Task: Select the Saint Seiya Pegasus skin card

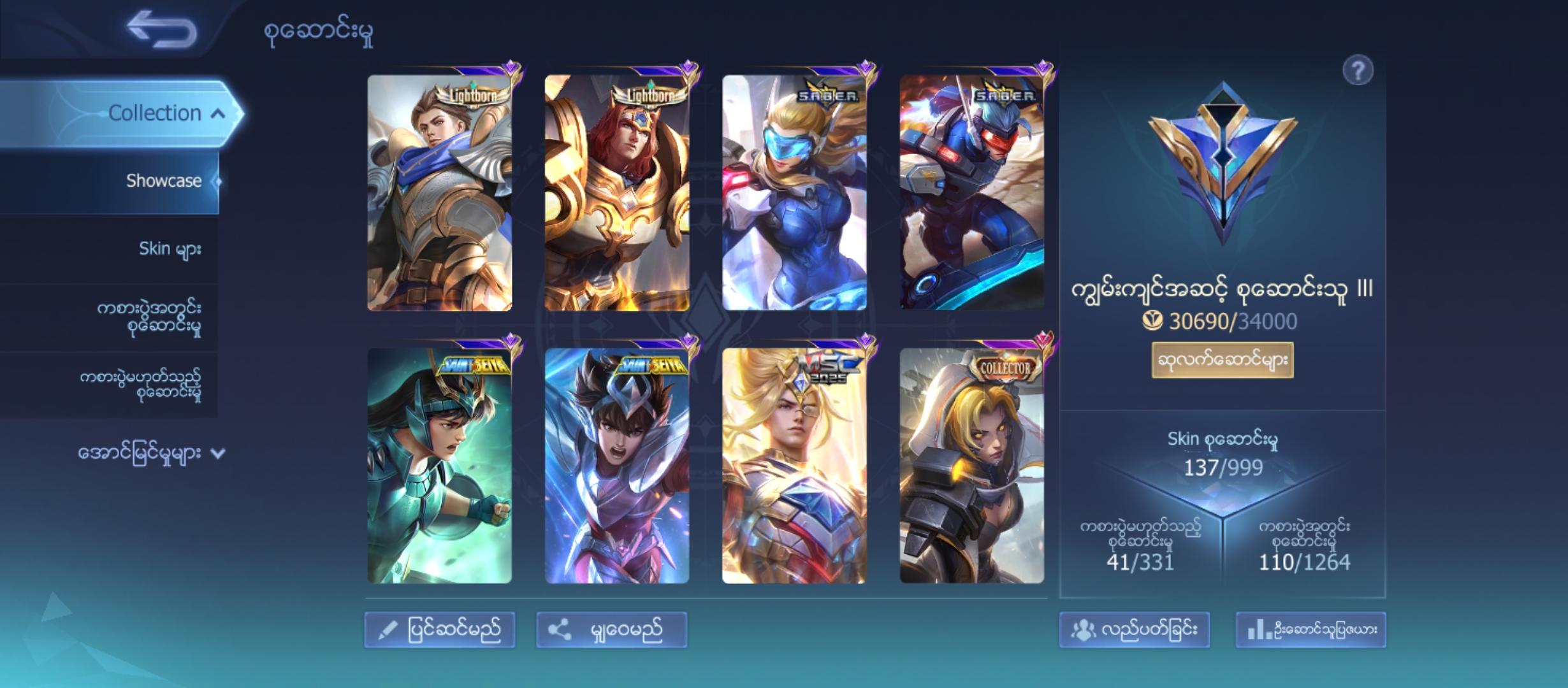Action: (x=616, y=466)
